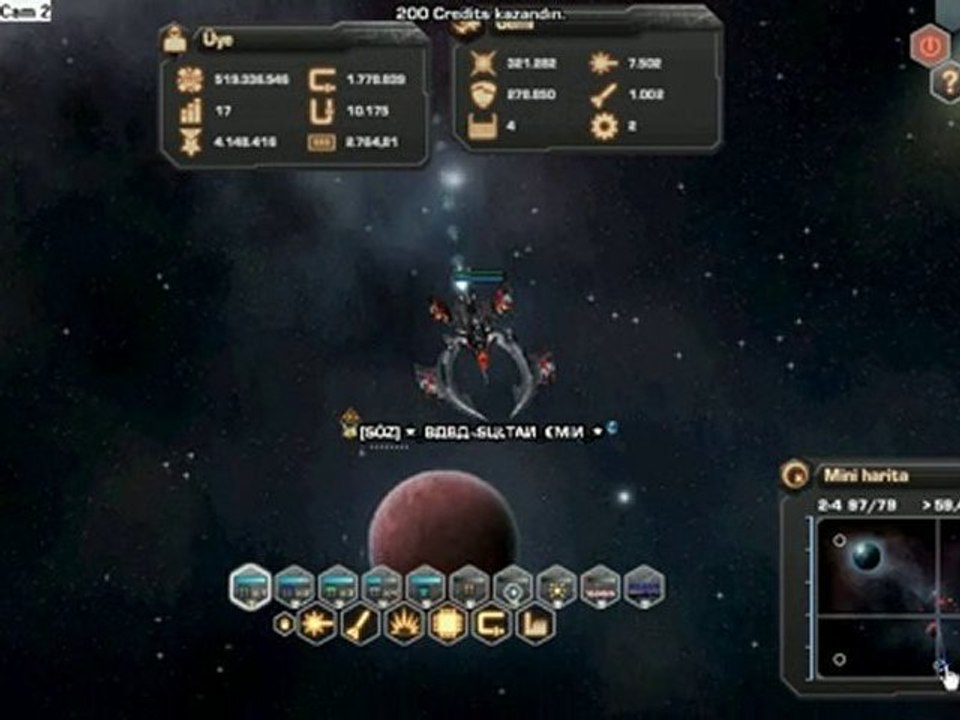This screenshot has height=720, width=960.
Task: Open the laser ammo category
Action: coord(317,625)
